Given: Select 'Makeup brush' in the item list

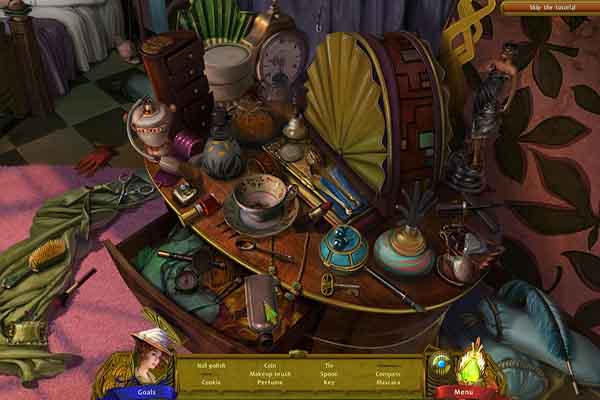Looking at the screenshot, I should [268, 374].
